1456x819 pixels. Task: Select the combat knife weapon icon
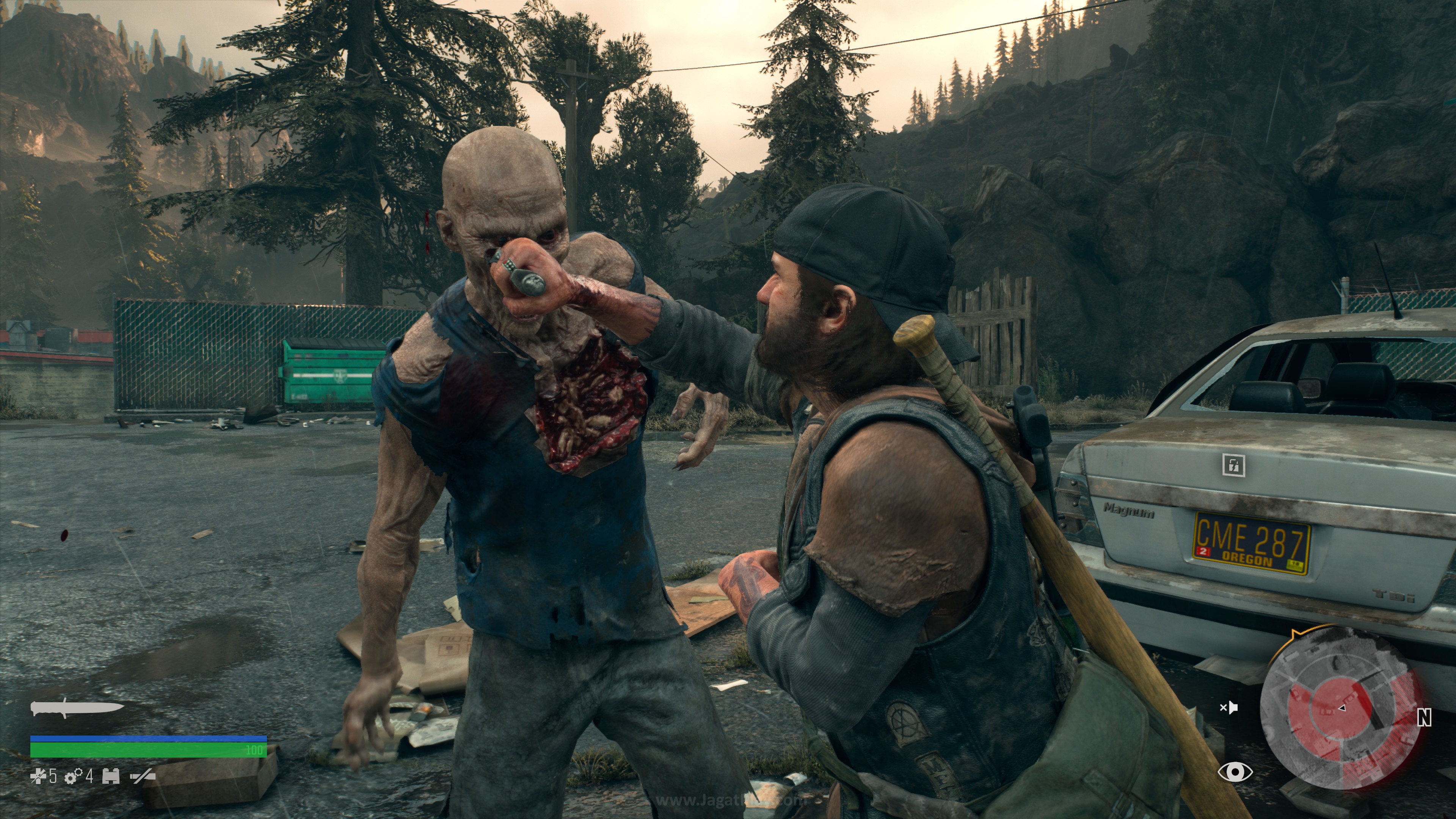point(76,708)
